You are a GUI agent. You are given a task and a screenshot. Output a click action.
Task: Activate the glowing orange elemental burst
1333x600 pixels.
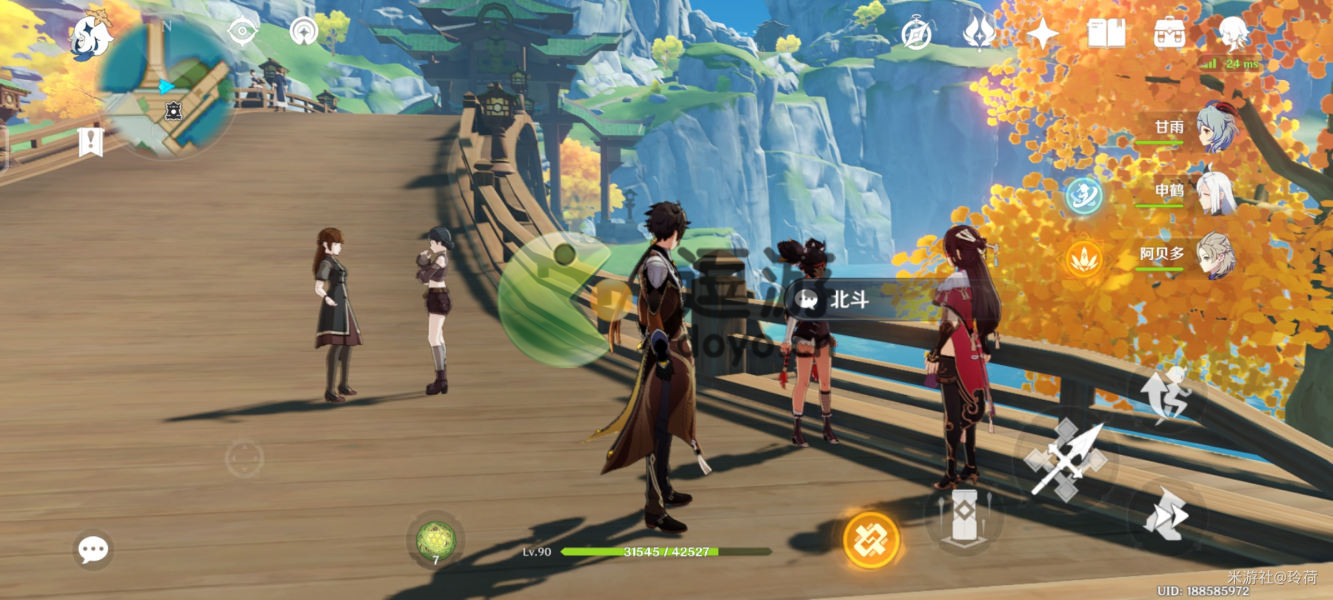pos(871,540)
